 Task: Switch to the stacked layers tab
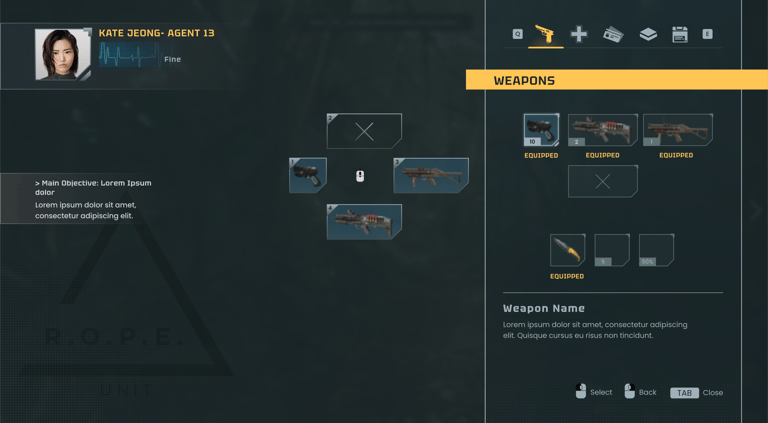coord(648,35)
